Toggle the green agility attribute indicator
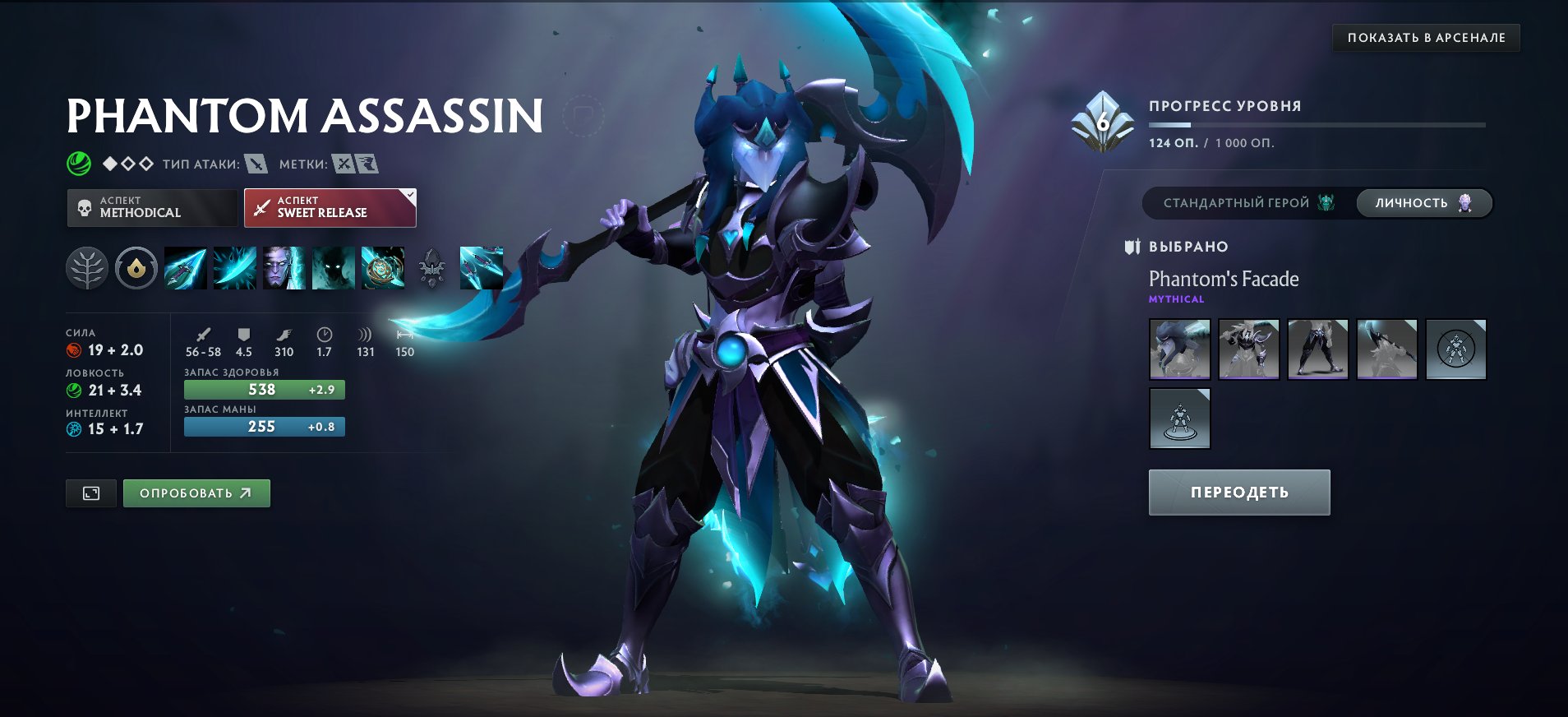This screenshot has height=717, width=1568. coord(75,391)
